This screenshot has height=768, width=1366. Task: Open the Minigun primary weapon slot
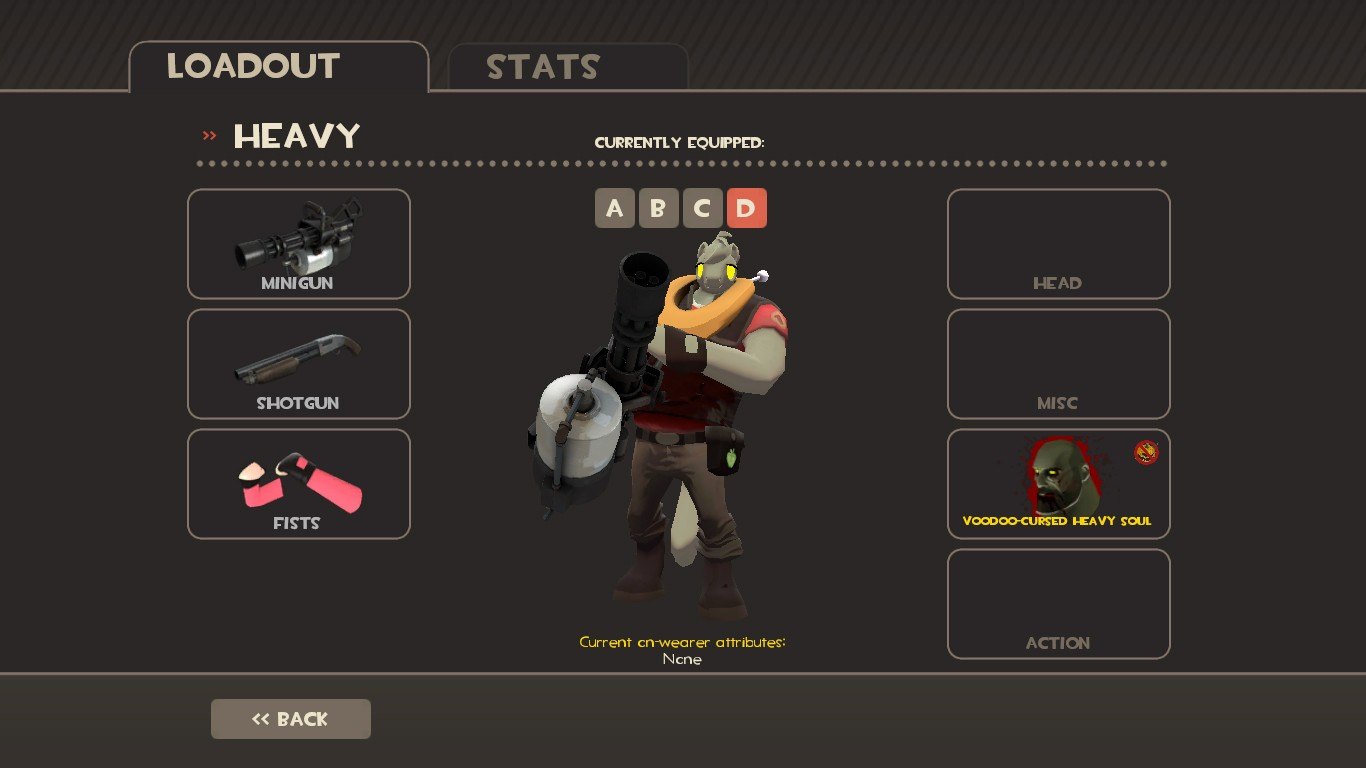click(x=298, y=244)
